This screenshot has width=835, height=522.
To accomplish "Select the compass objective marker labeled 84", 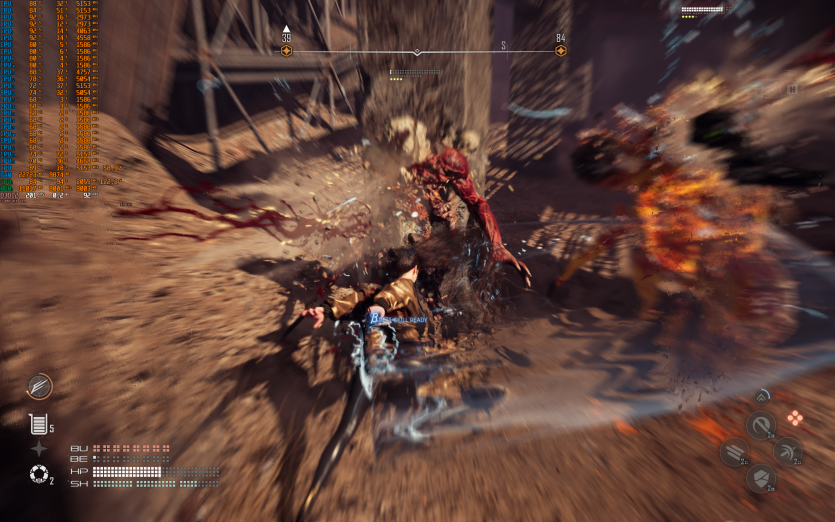I will click(x=560, y=50).
